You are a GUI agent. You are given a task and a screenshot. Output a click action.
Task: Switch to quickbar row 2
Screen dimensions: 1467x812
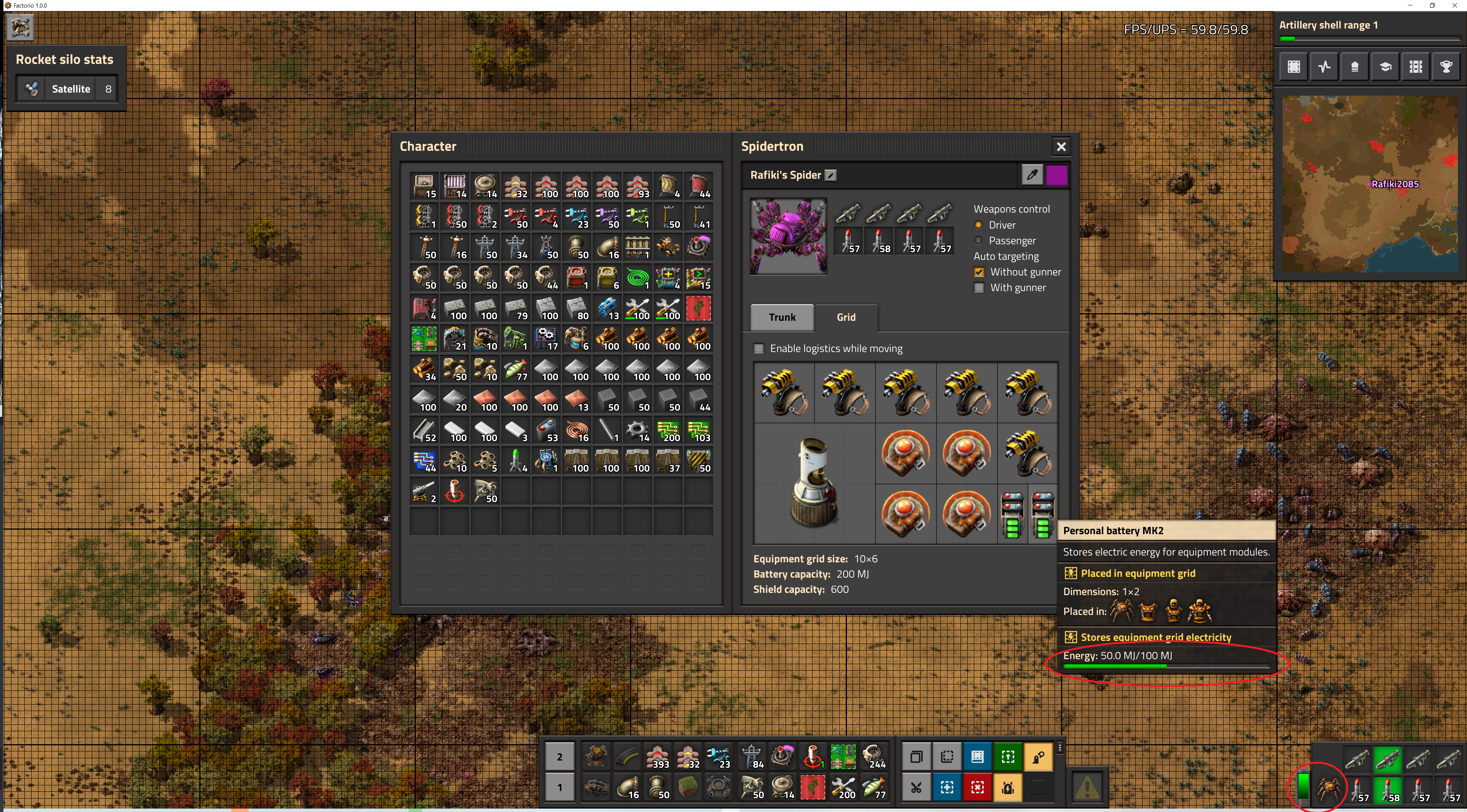point(559,757)
